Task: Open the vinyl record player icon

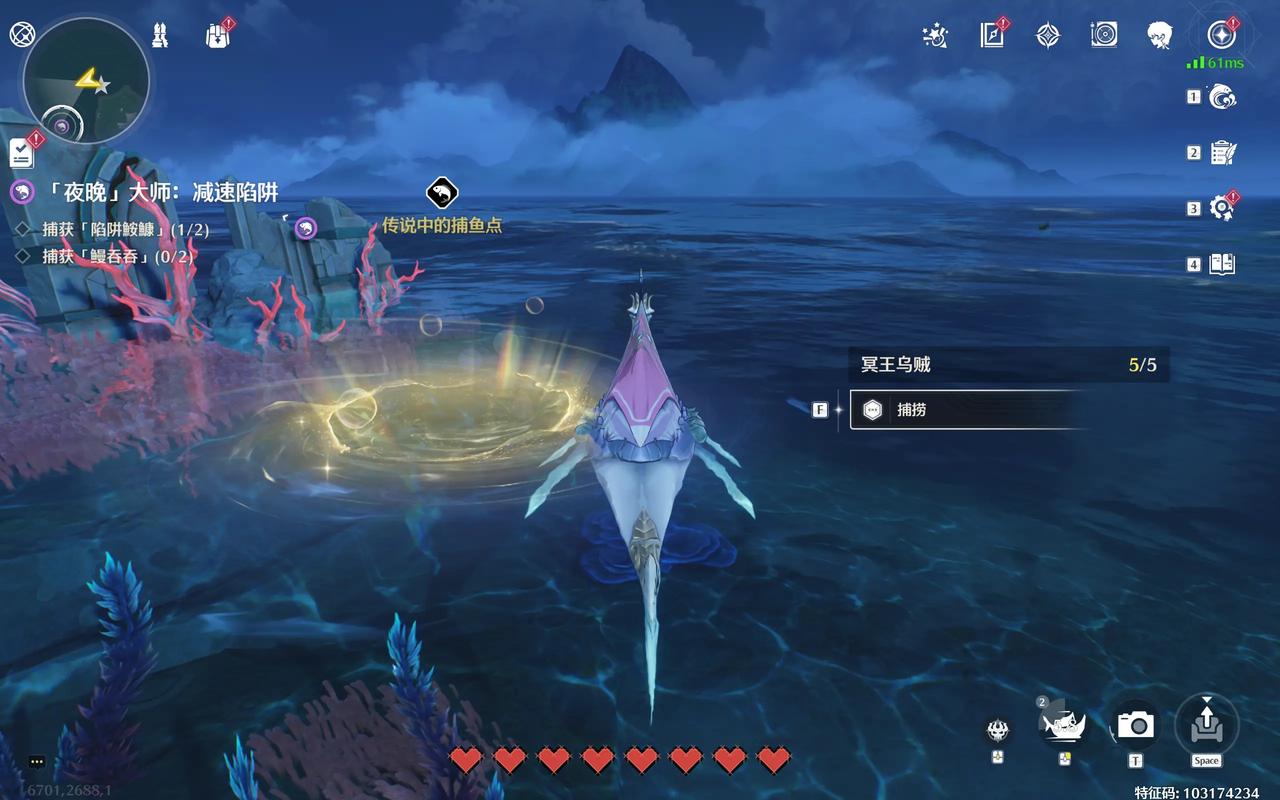Action: point(1104,35)
